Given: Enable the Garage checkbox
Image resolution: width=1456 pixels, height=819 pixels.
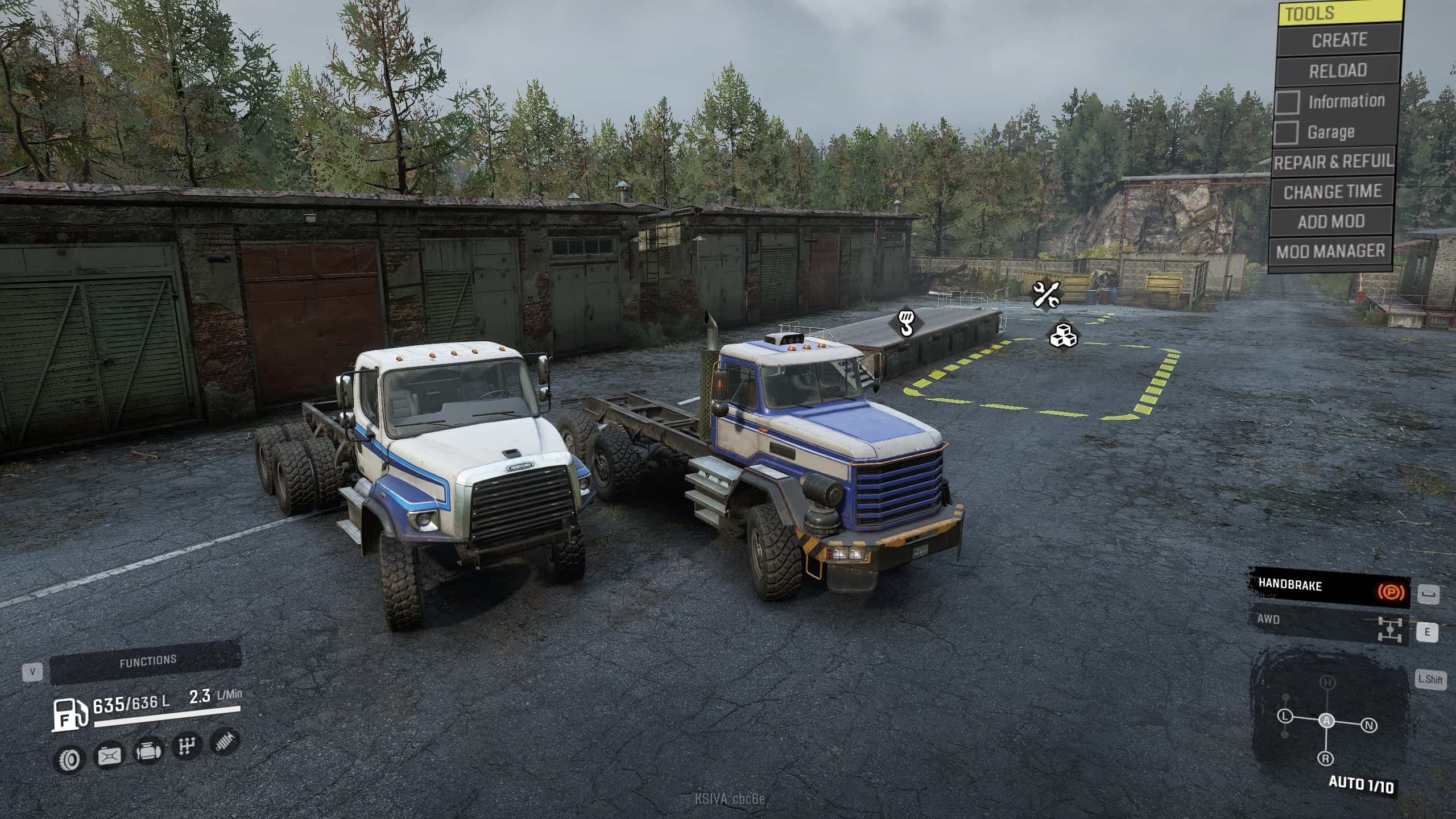Looking at the screenshot, I should pyautogui.click(x=1286, y=133).
